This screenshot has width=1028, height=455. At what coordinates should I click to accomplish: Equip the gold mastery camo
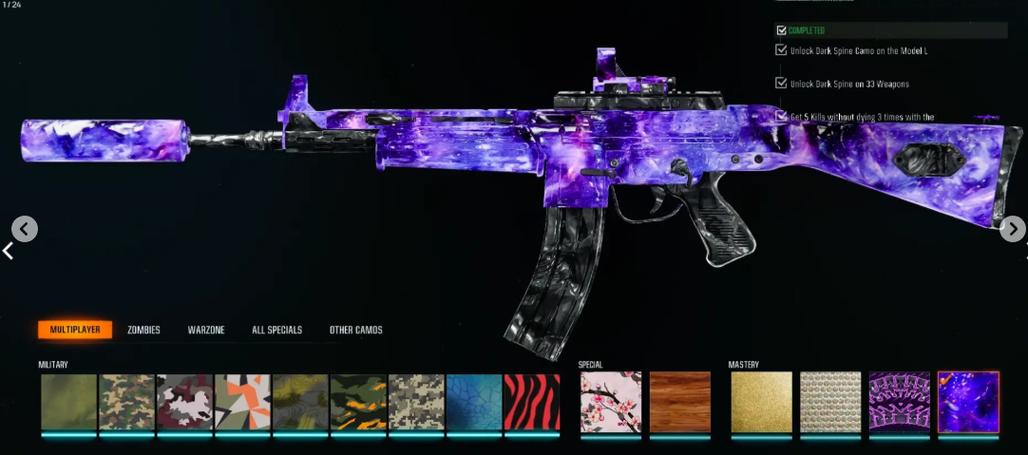(x=761, y=402)
